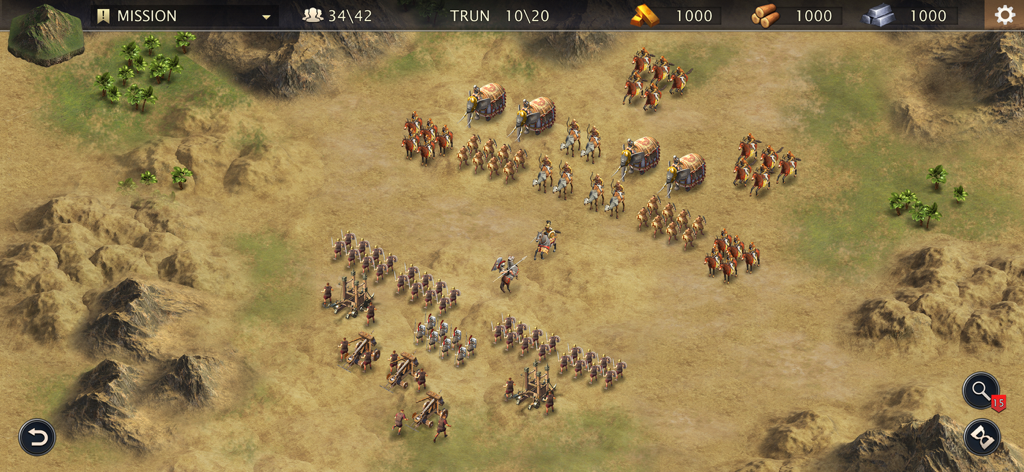
Task: Open settings with the gear icon
Action: coord(1003,15)
